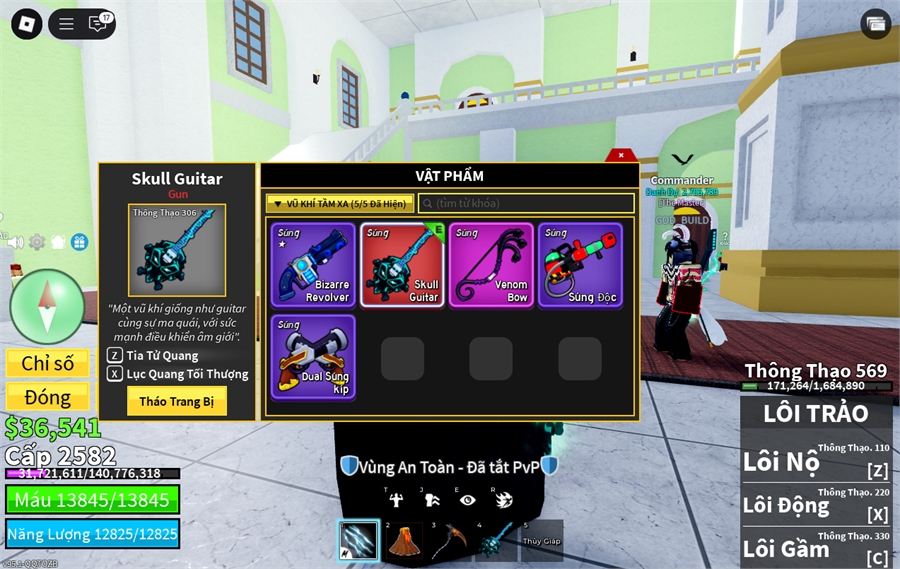Select the Thủy Giáp hotbar slot
This screenshot has height=569, width=900.
pos(540,540)
